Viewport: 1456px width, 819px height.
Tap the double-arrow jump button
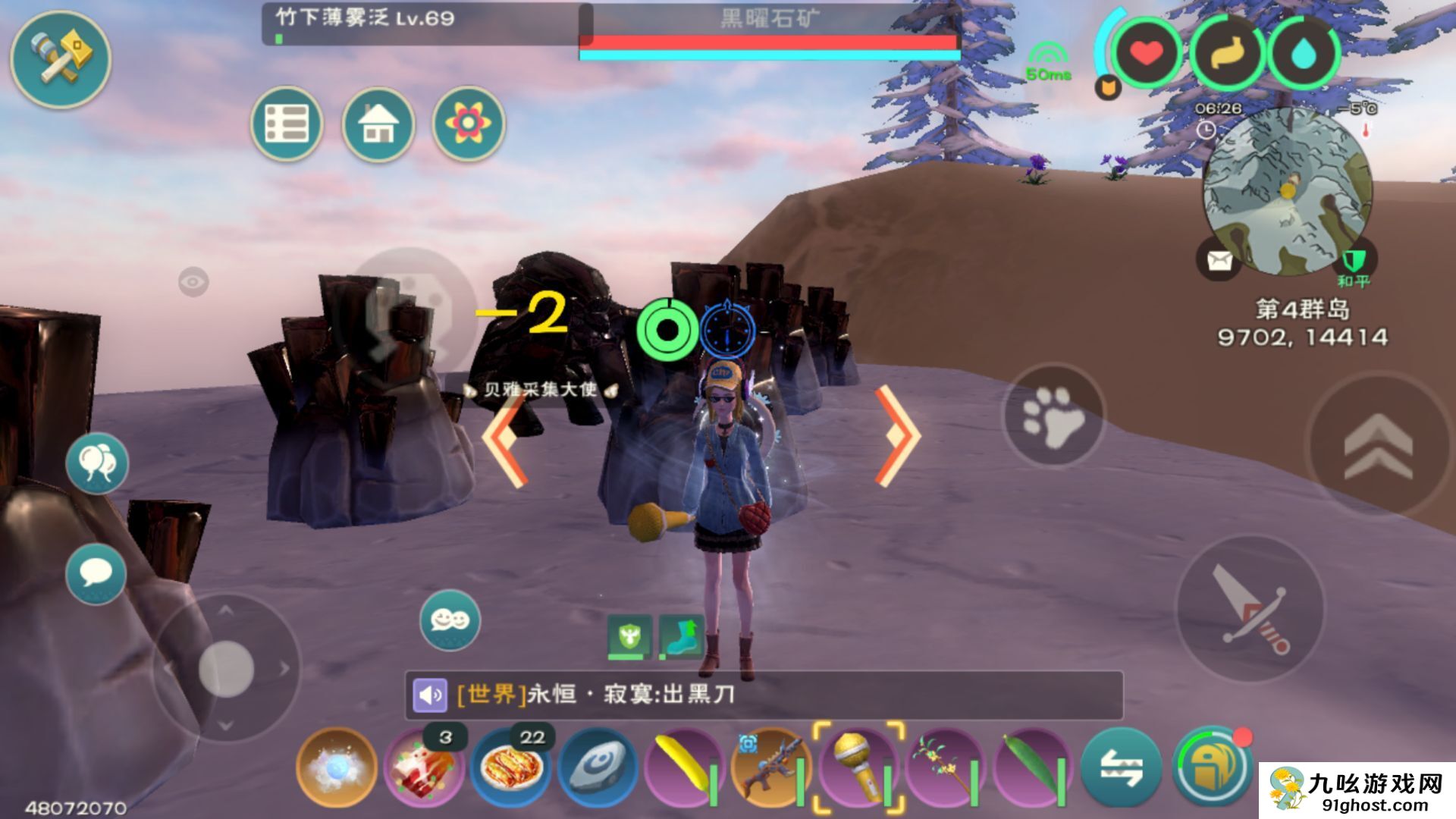coord(1378,447)
